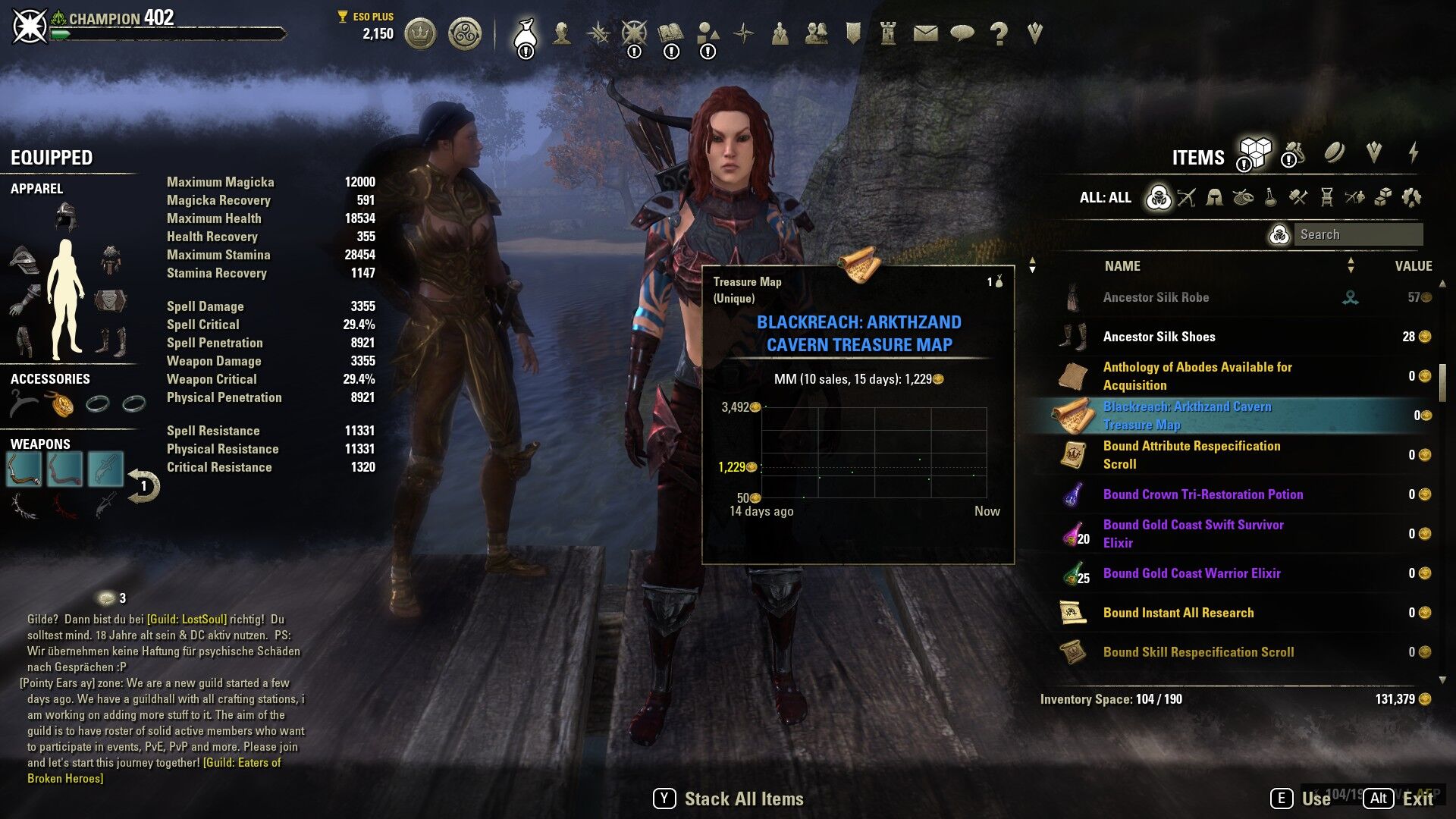This screenshot has height=819, width=1456.
Task: Click the inventory Search field
Action: [1357, 234]
